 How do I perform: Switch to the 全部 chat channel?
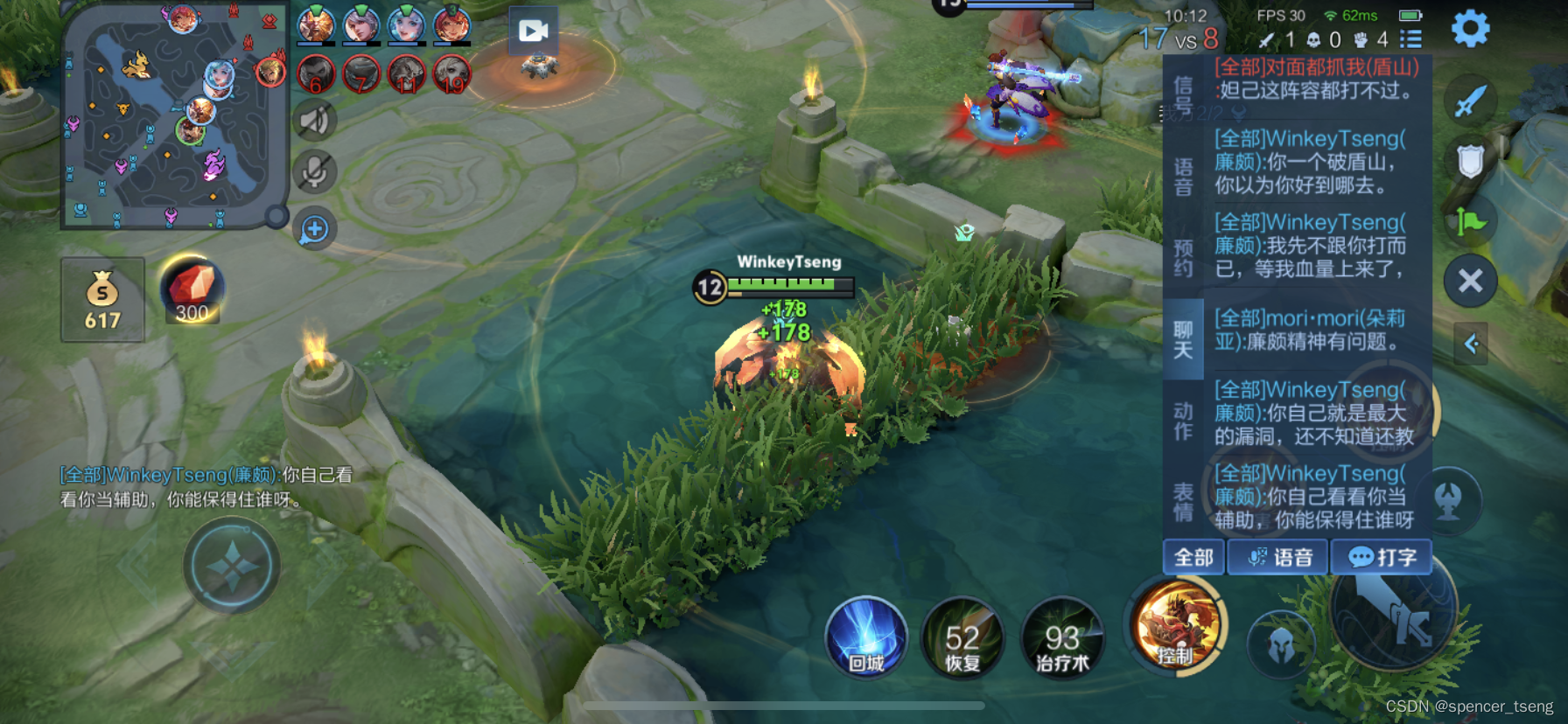(1193, 557)
